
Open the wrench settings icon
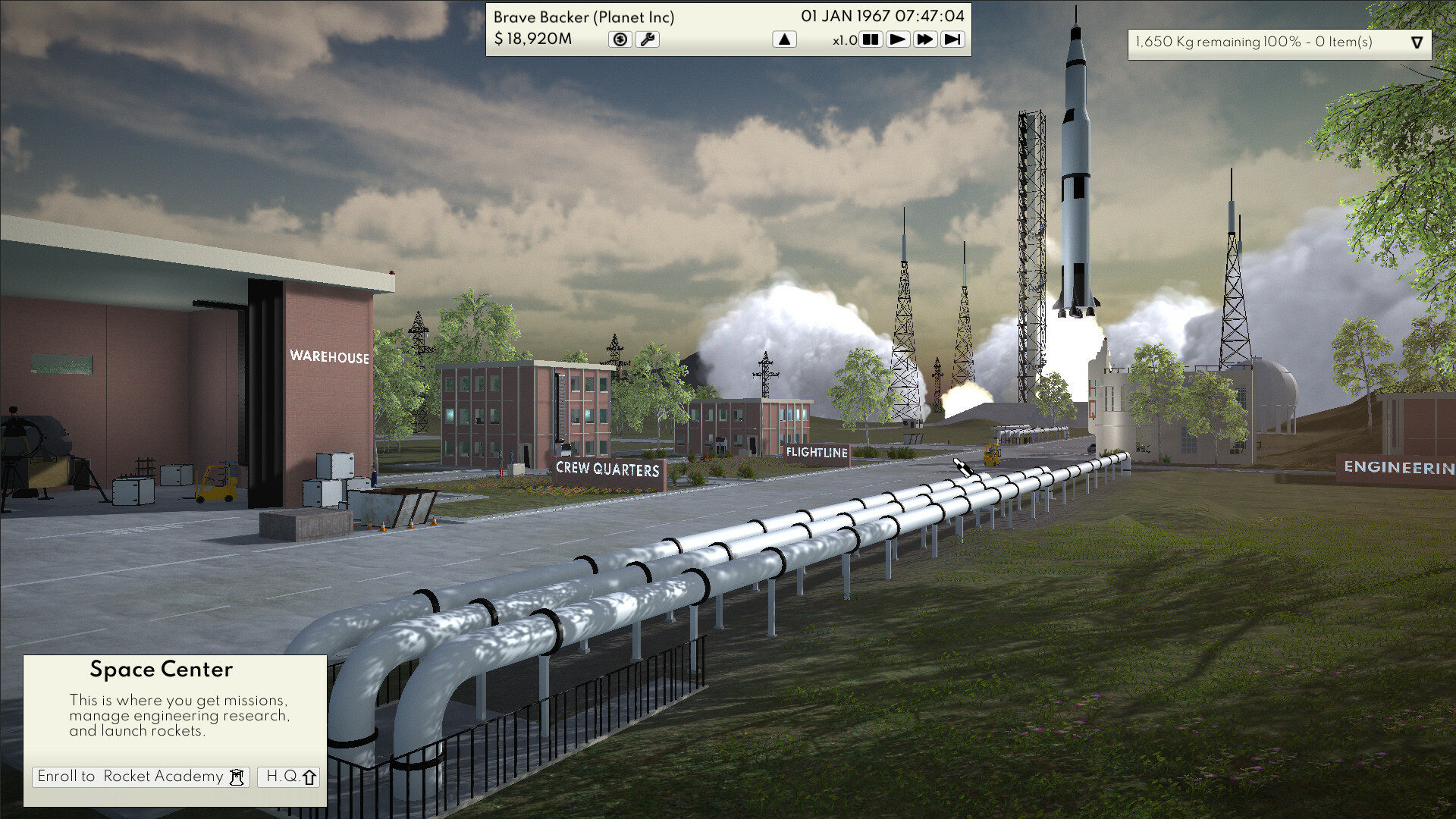pos(648,39)
